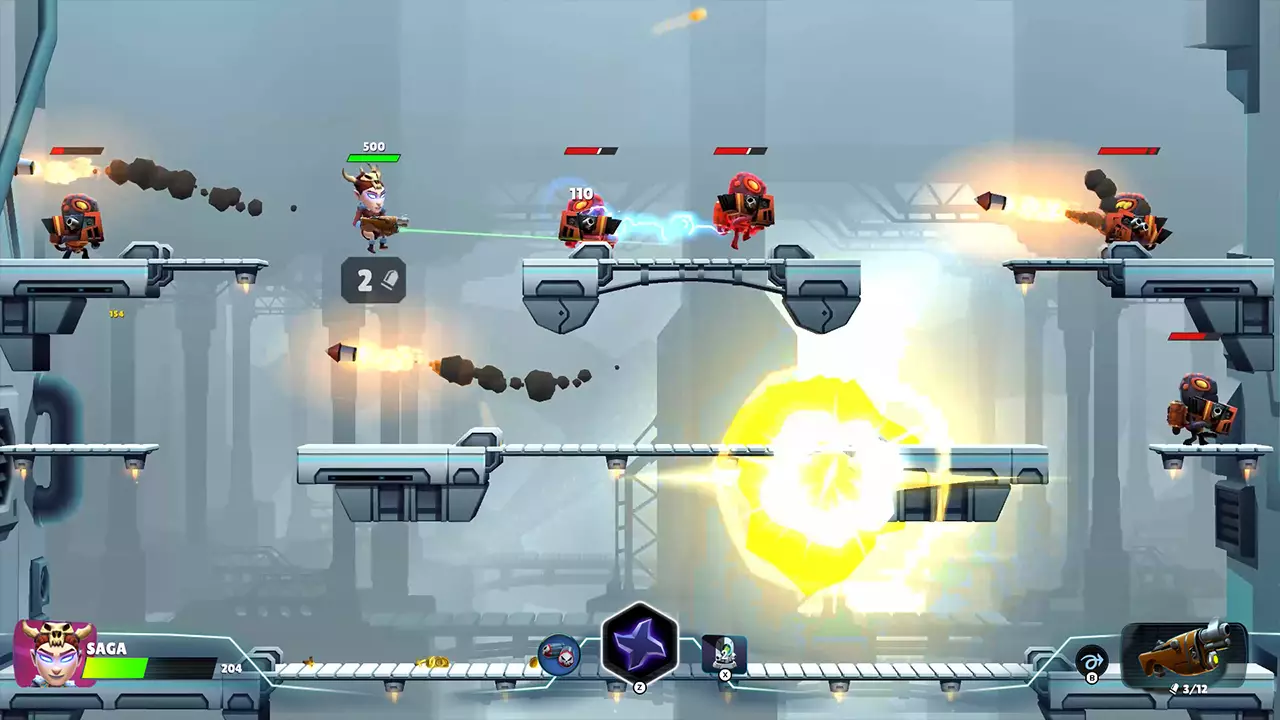Viewport: 1280px width, 720px height.
Task: Select the turret gadget bound to X
Action: 724,654
